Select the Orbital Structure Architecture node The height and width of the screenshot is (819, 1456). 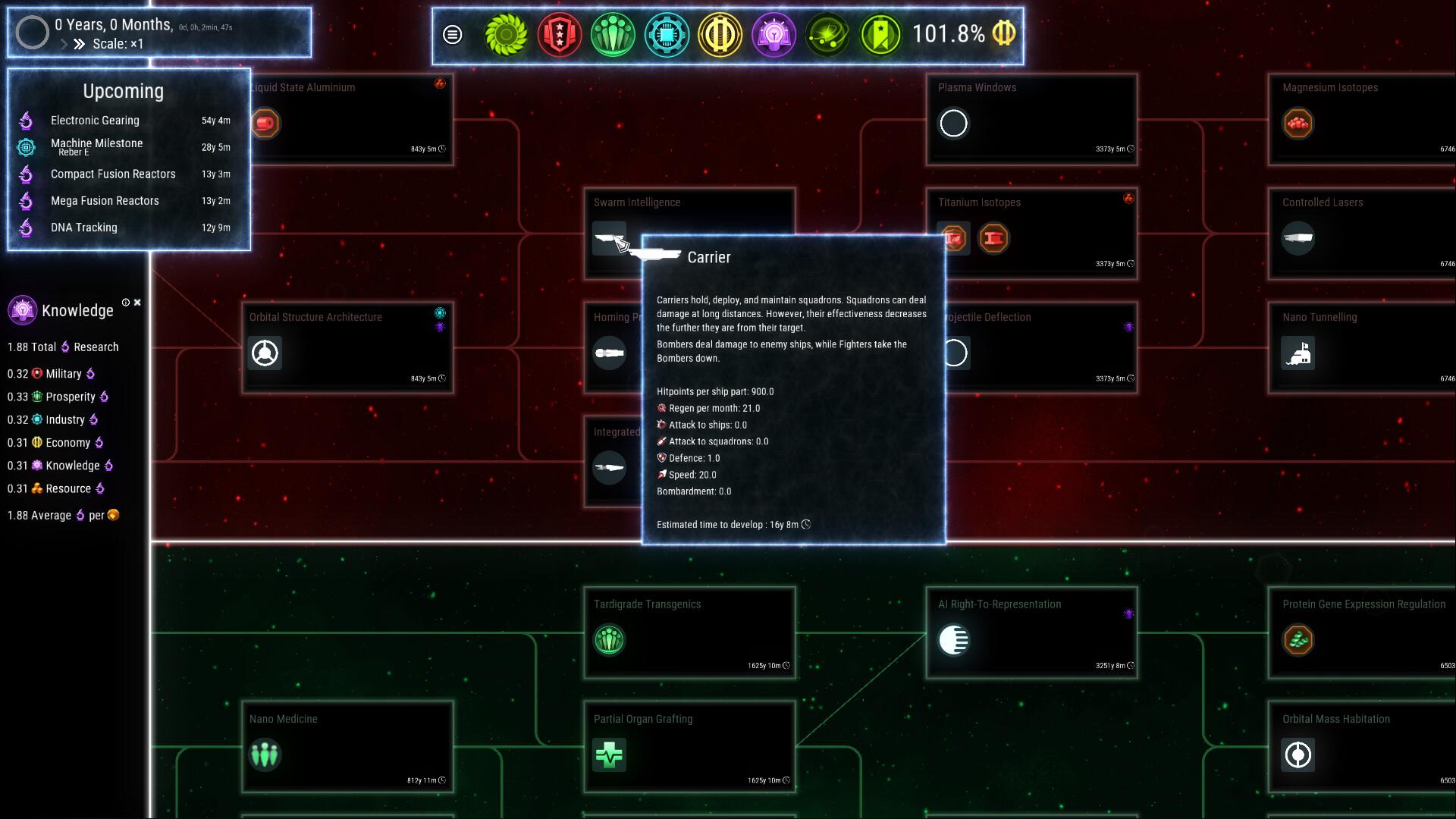pos(347,348)
